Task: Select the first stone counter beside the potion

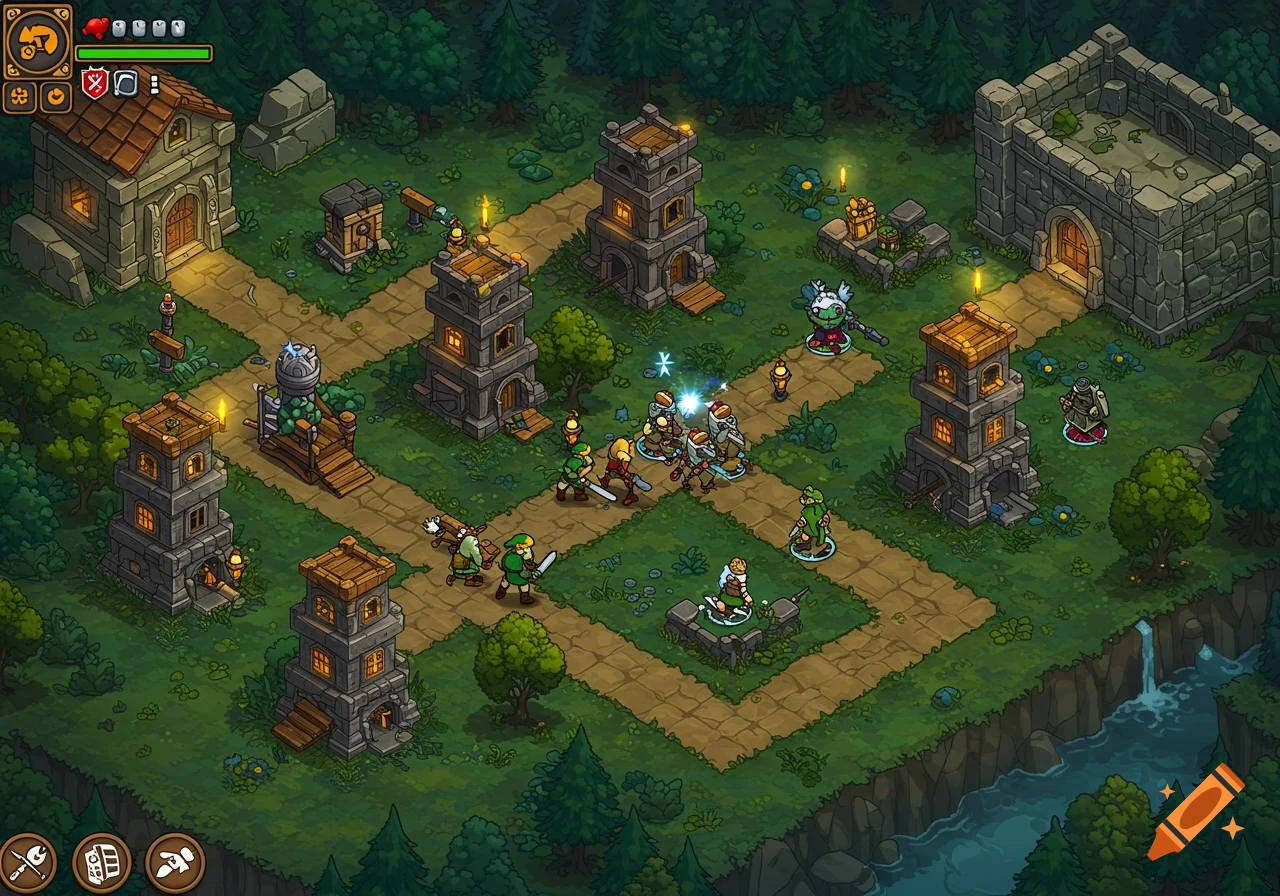Action: [x=118, y=28]
